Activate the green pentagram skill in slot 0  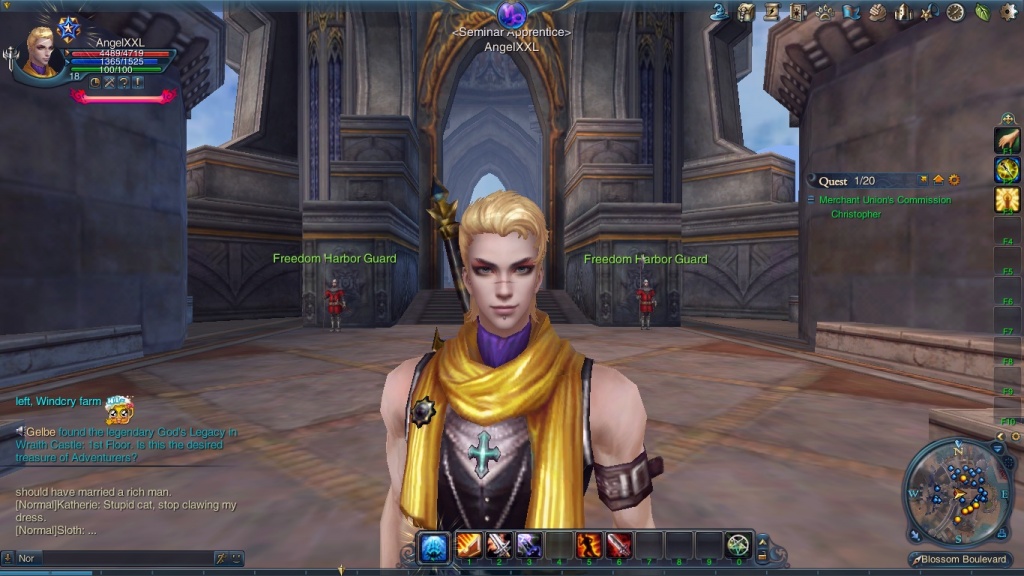coord(738,546)
